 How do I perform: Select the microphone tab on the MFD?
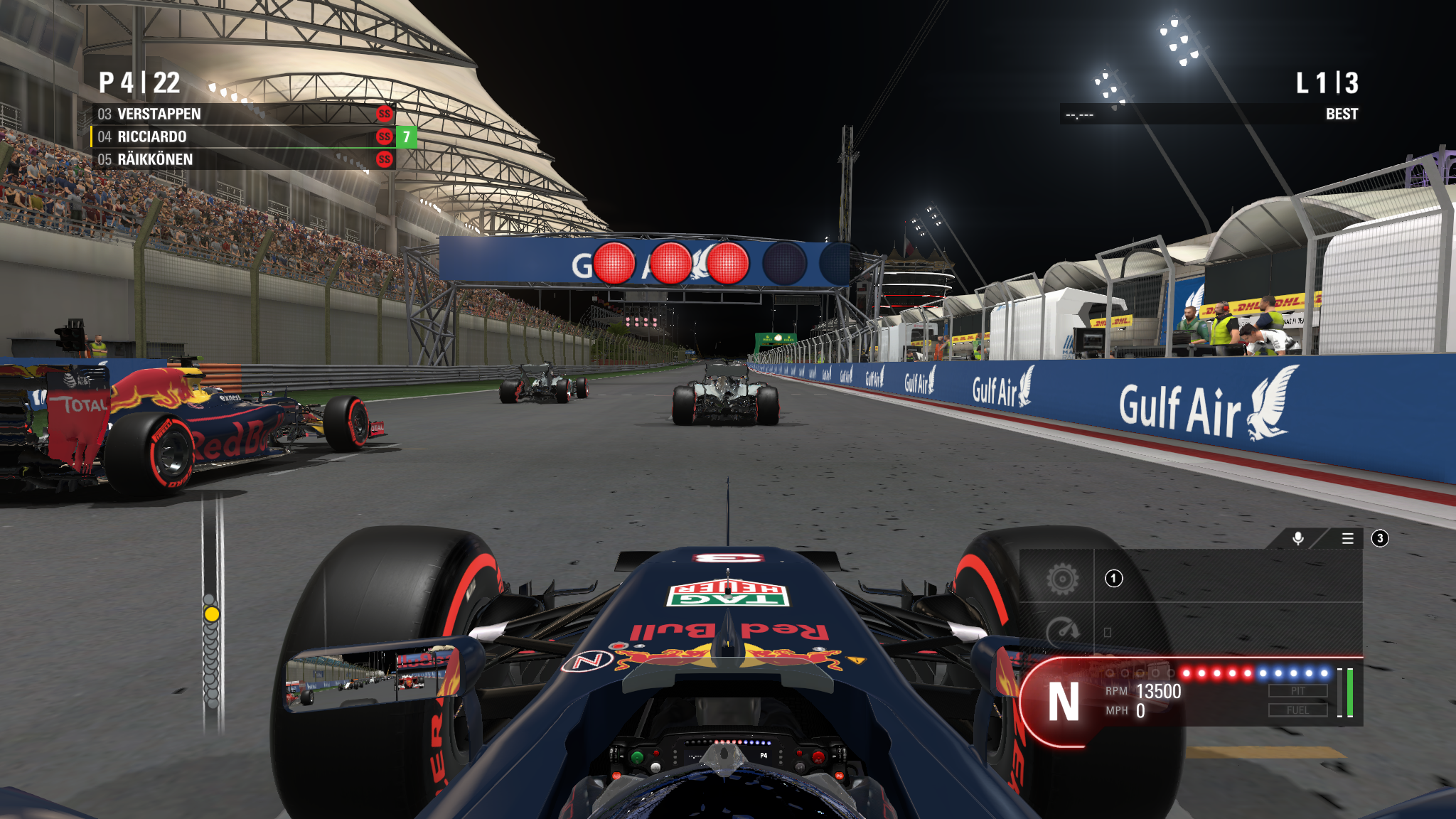pos(1298,538)
